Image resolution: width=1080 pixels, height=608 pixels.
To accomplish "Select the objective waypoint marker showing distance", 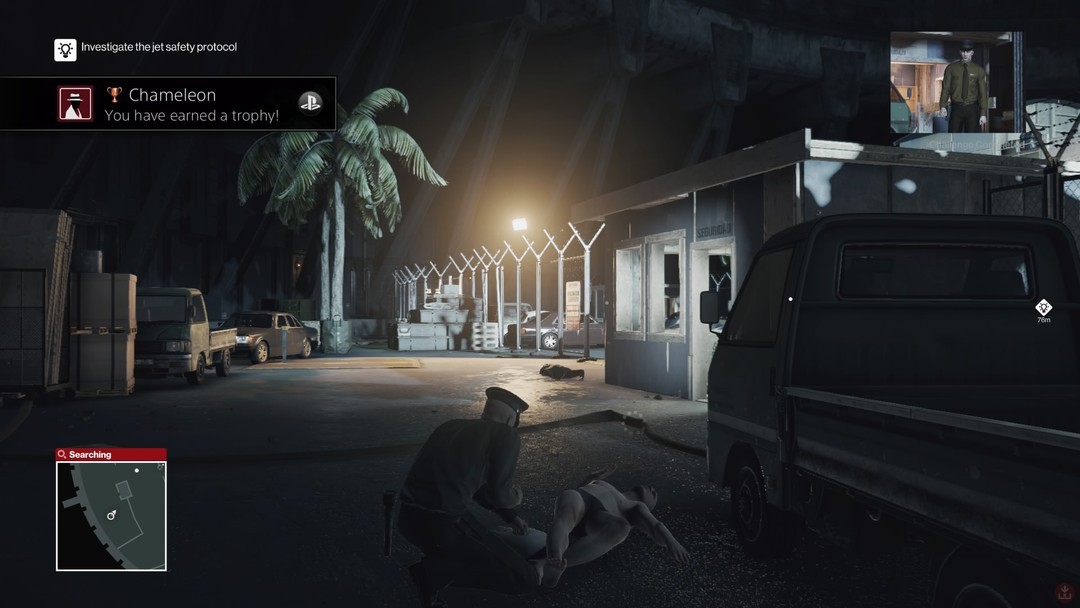I will click(1043, 308).
